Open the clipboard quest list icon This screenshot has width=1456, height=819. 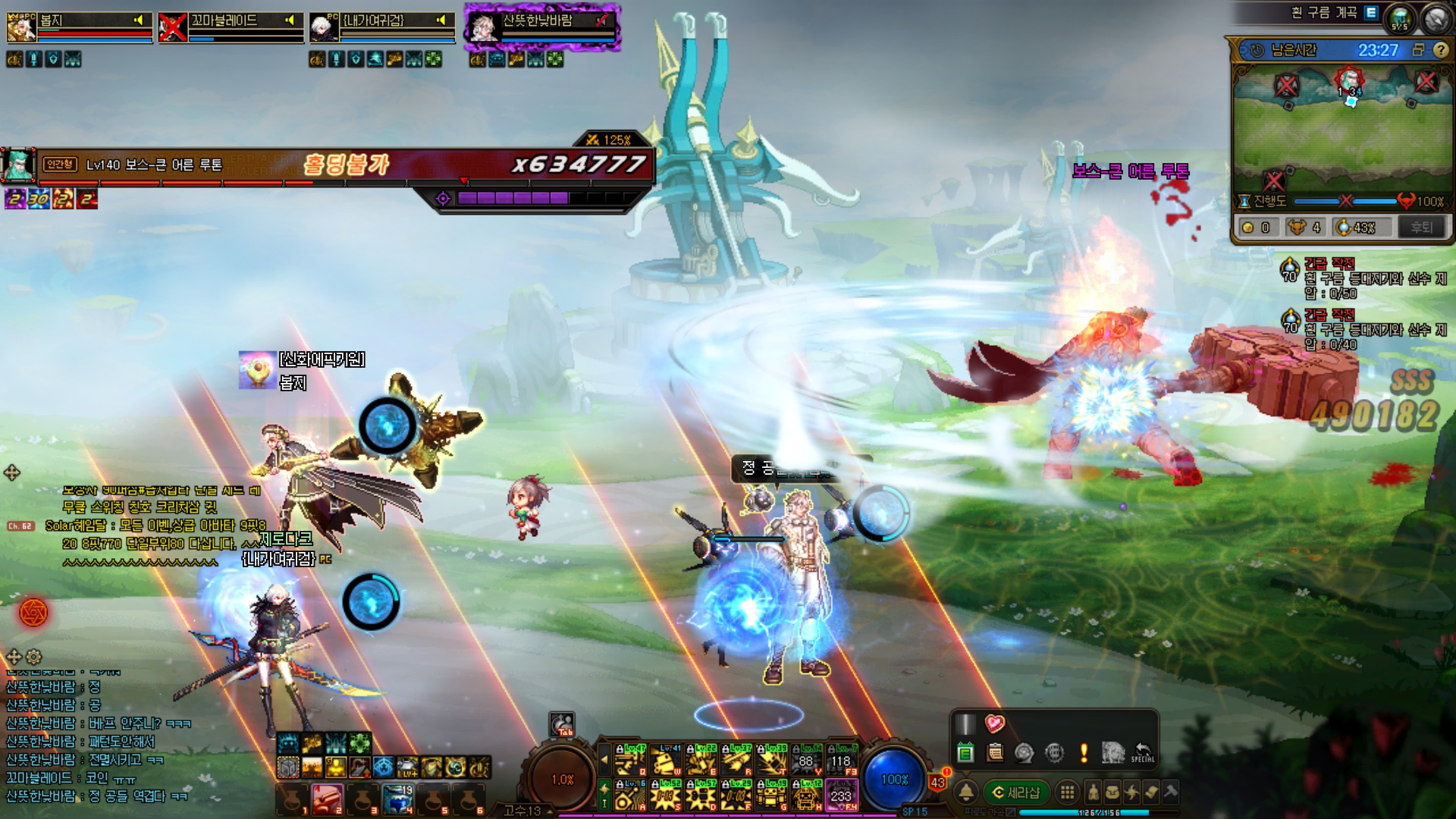click(x=995, y=752)
